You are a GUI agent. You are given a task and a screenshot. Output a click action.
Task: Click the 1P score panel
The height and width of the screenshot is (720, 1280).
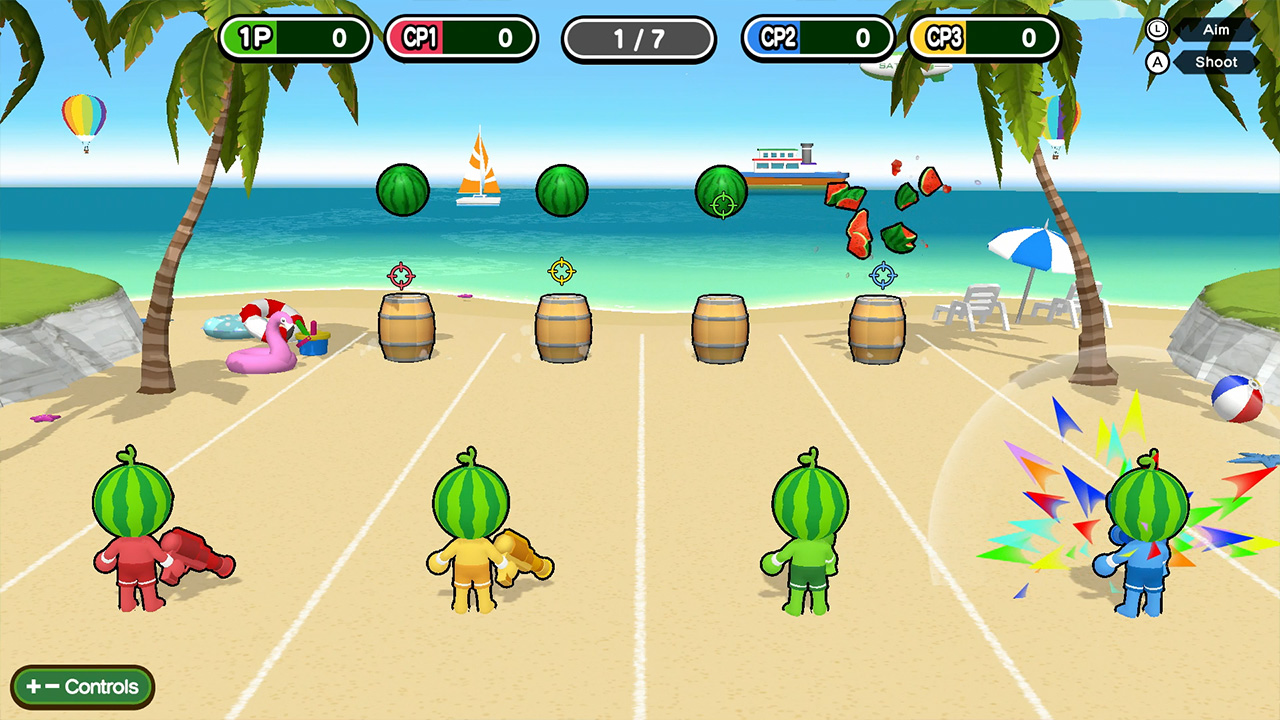pyautogui.click(x=296, y=38)
